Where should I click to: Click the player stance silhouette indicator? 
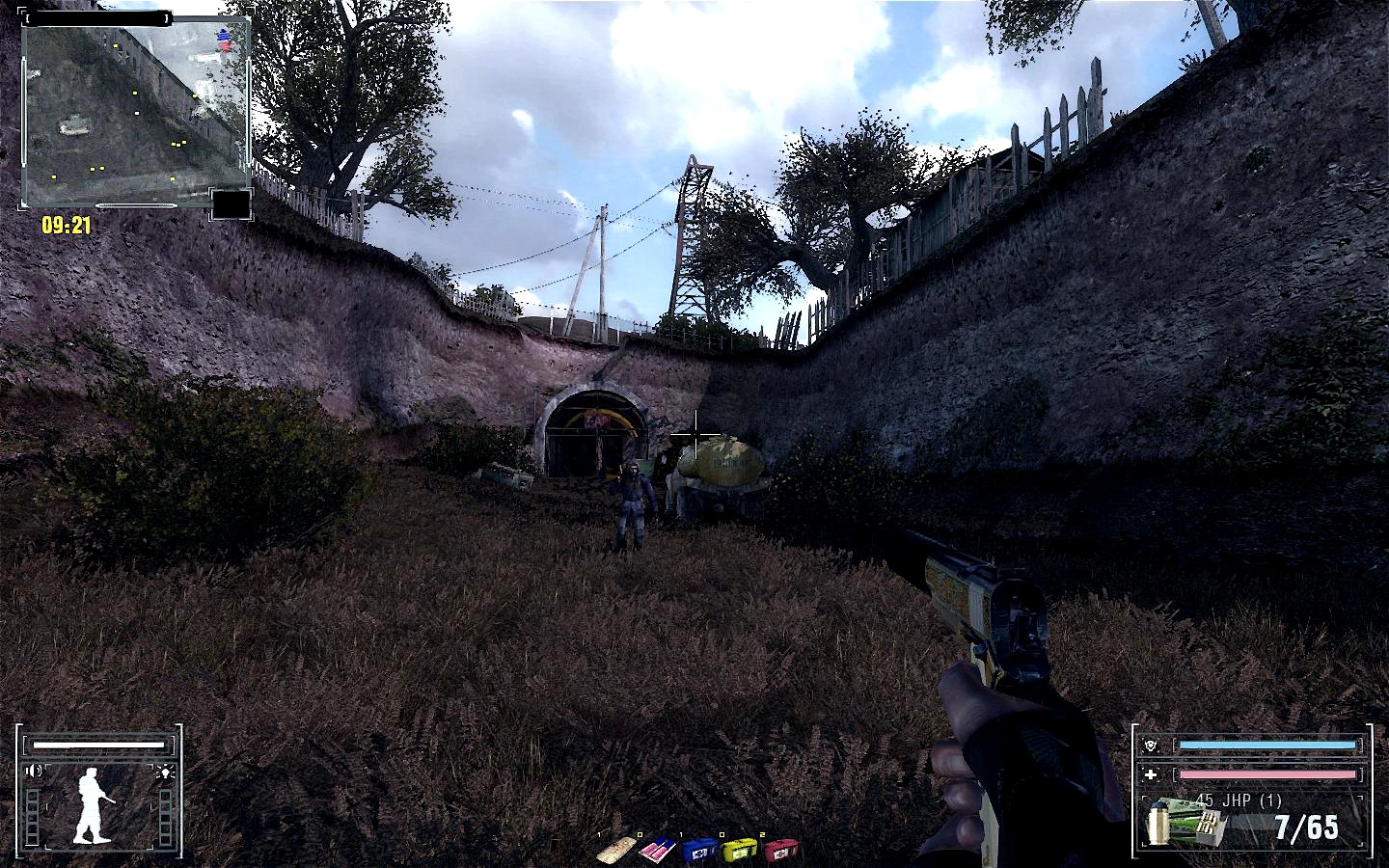click(x=94, y=804)
